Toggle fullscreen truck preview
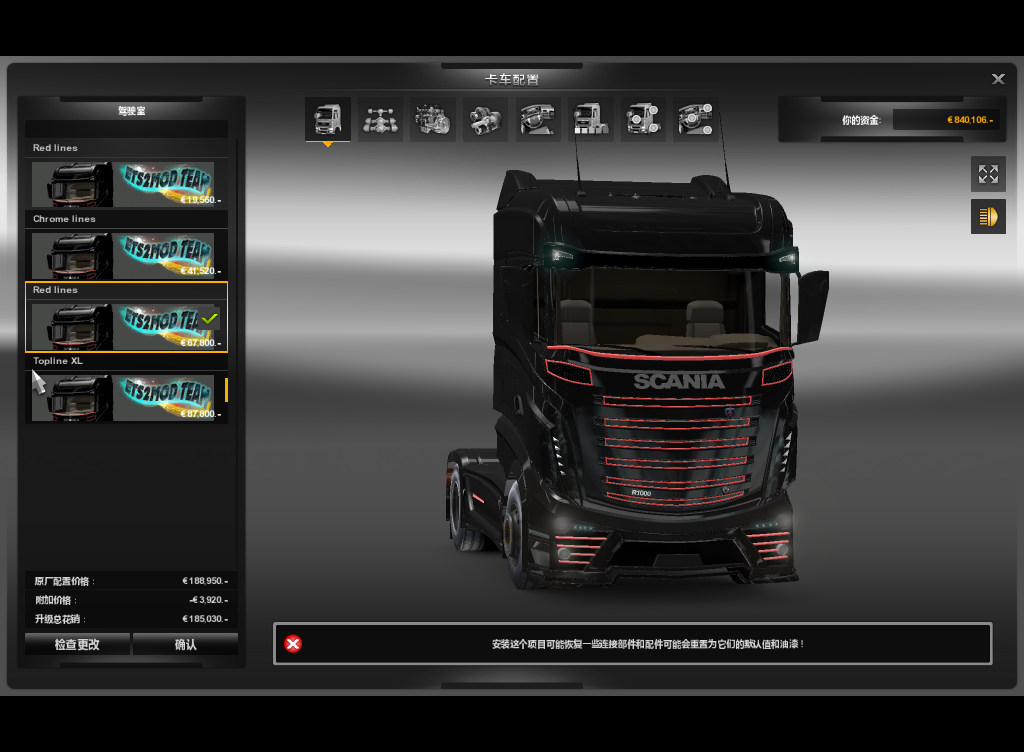 click(988, 174)
